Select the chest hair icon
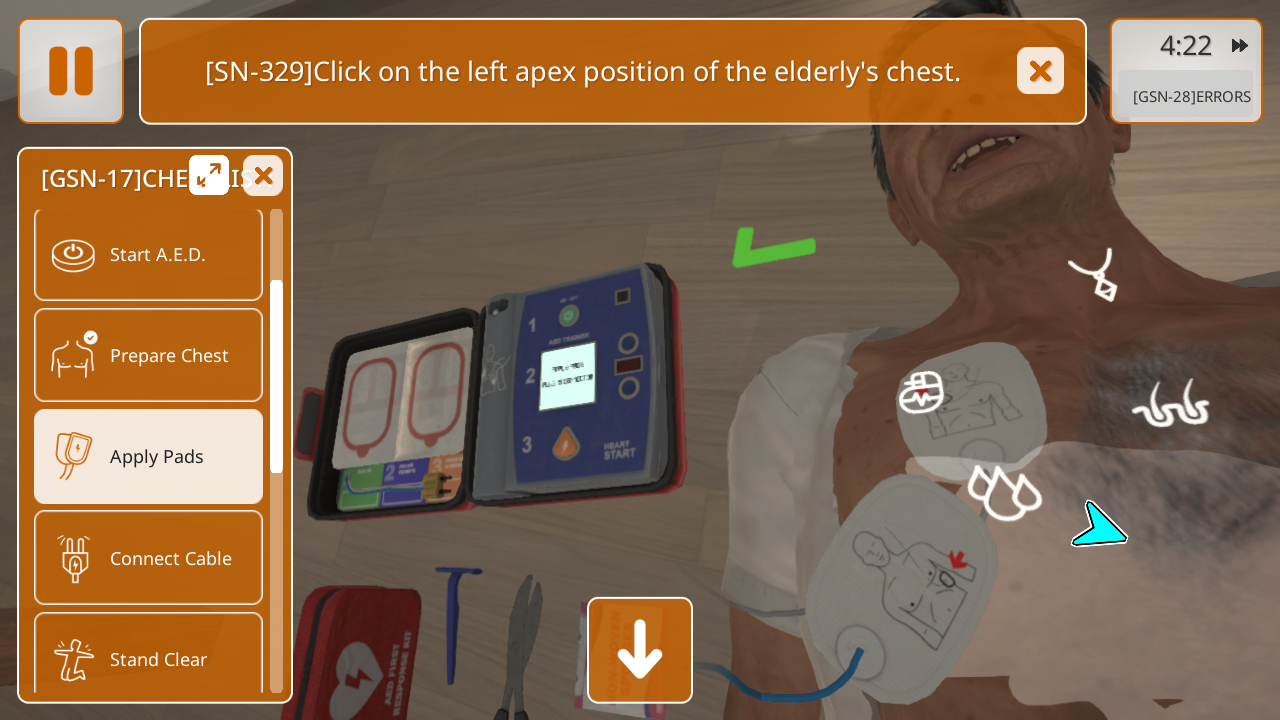Image resolution: width=1280 pixels, height=720 pixels. point(1170,405)
